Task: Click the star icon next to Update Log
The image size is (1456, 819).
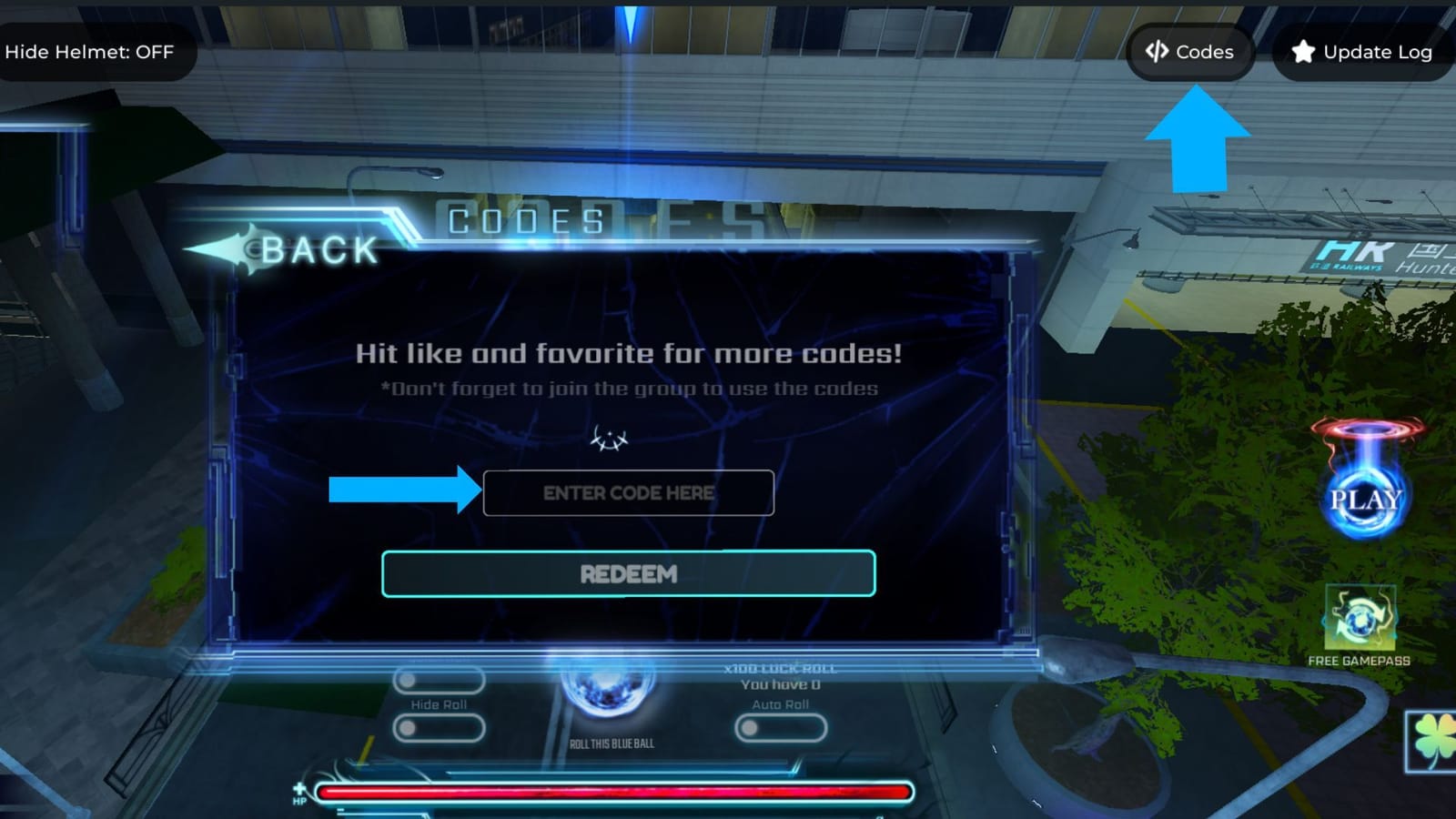Action: (x=1303, y=52)
